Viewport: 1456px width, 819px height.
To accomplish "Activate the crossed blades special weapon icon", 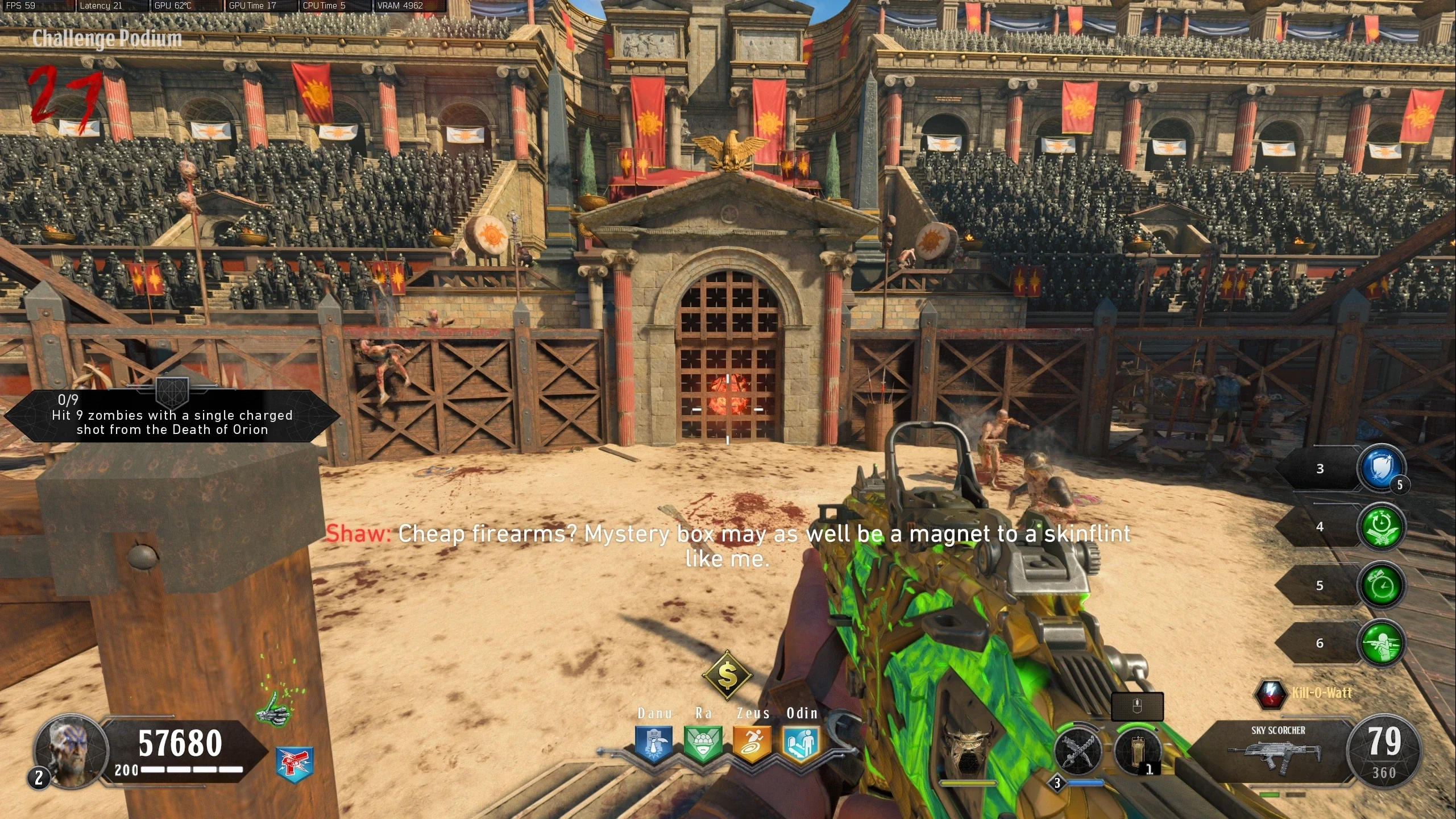I will click(x=1078, y=751).
